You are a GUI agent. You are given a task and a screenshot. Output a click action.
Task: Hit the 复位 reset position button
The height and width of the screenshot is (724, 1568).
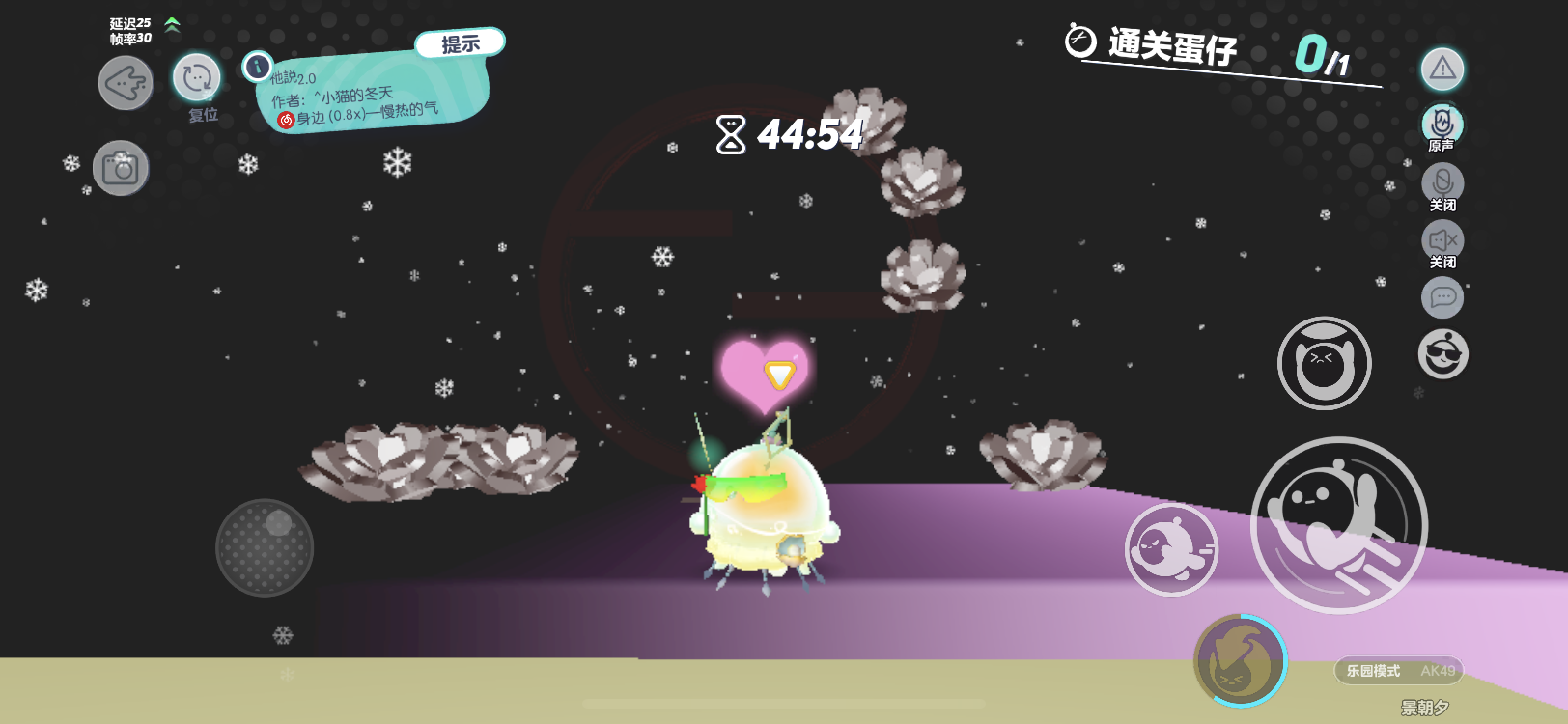tap(197, 79)
